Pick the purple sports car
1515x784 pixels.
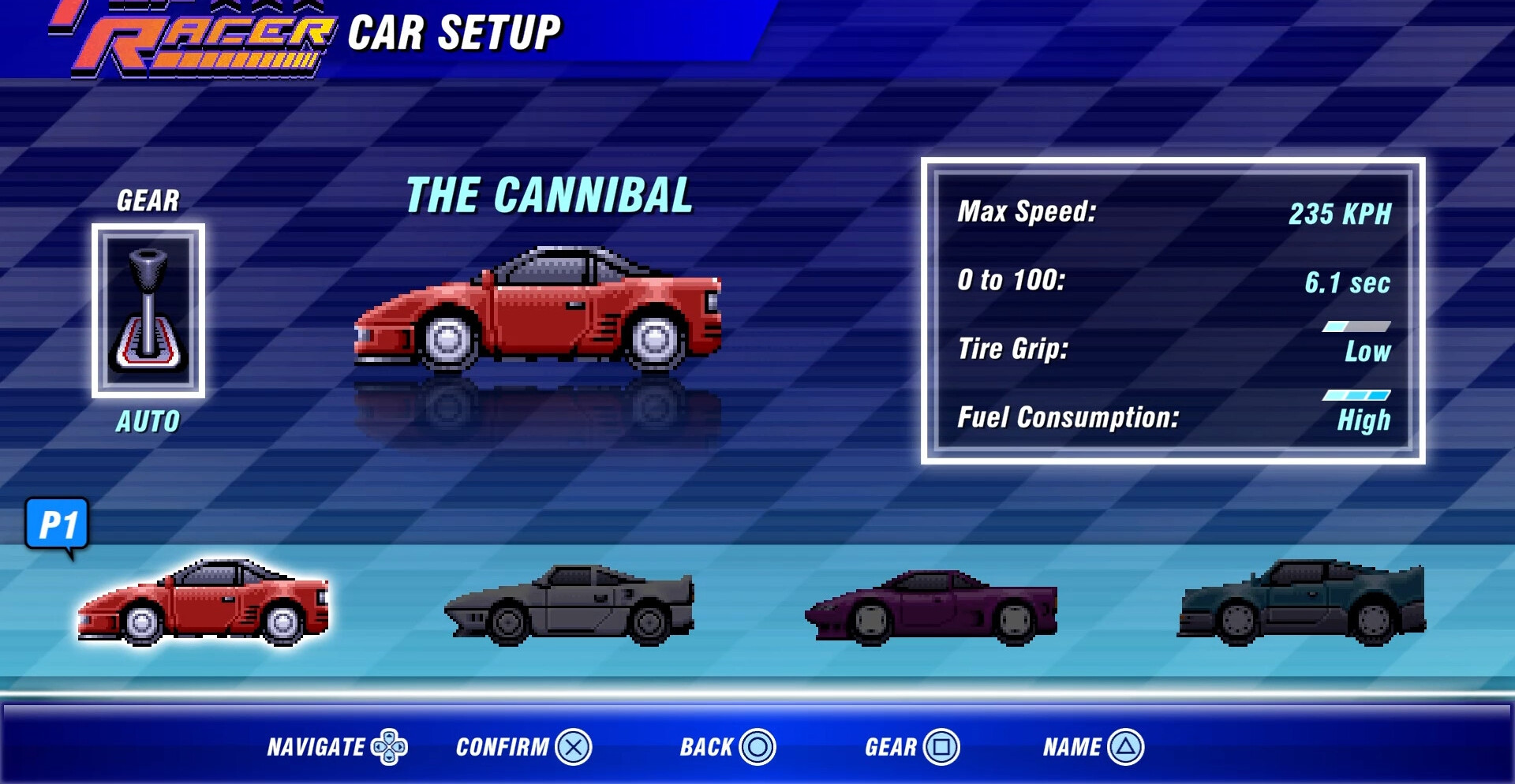point(931,607)
